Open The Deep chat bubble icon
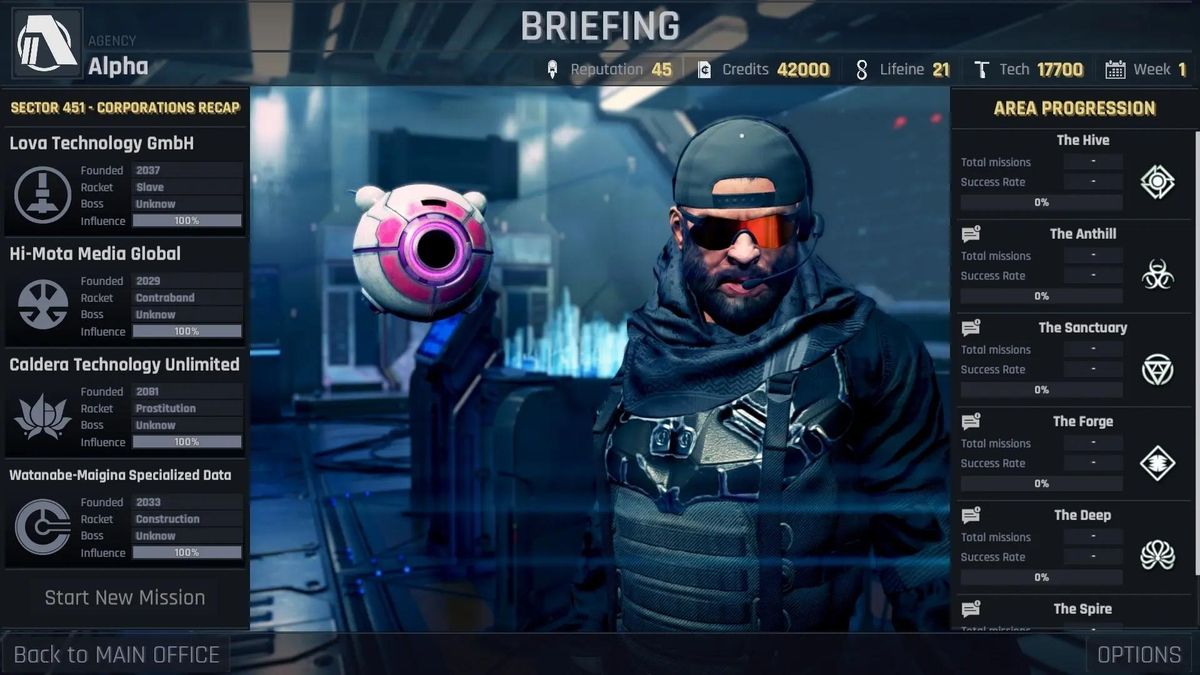The height and width of the screenshot is (675, 1200). (970, 516)
